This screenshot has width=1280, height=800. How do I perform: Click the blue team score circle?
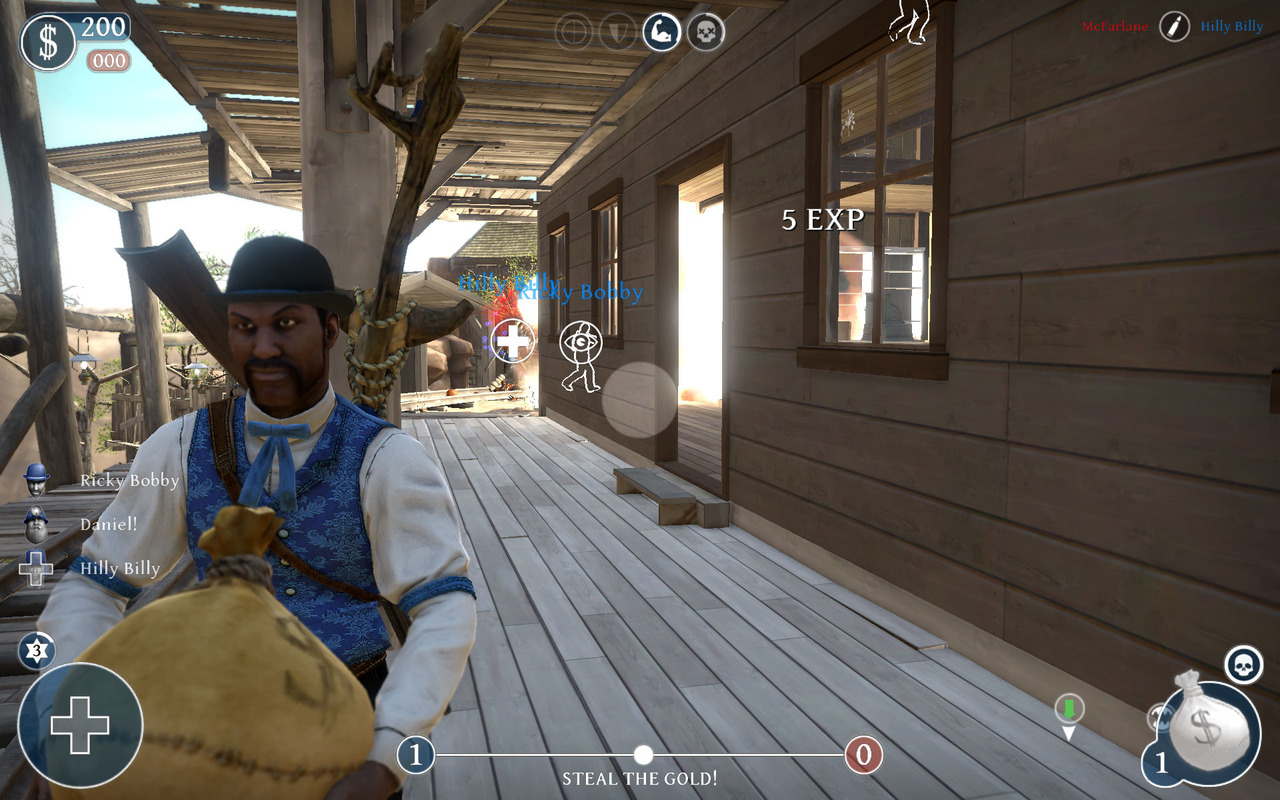(x=416, y=755)
